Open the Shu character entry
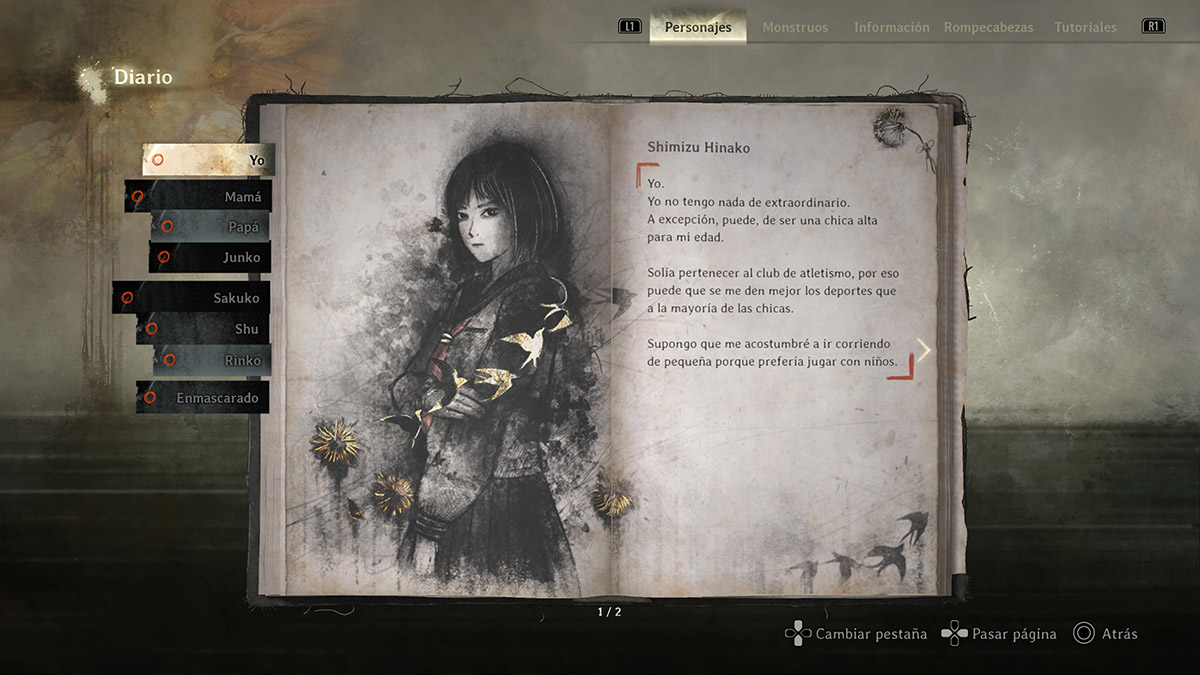The width and height of the screenshot is (1200, 675). tap(204, 329)
